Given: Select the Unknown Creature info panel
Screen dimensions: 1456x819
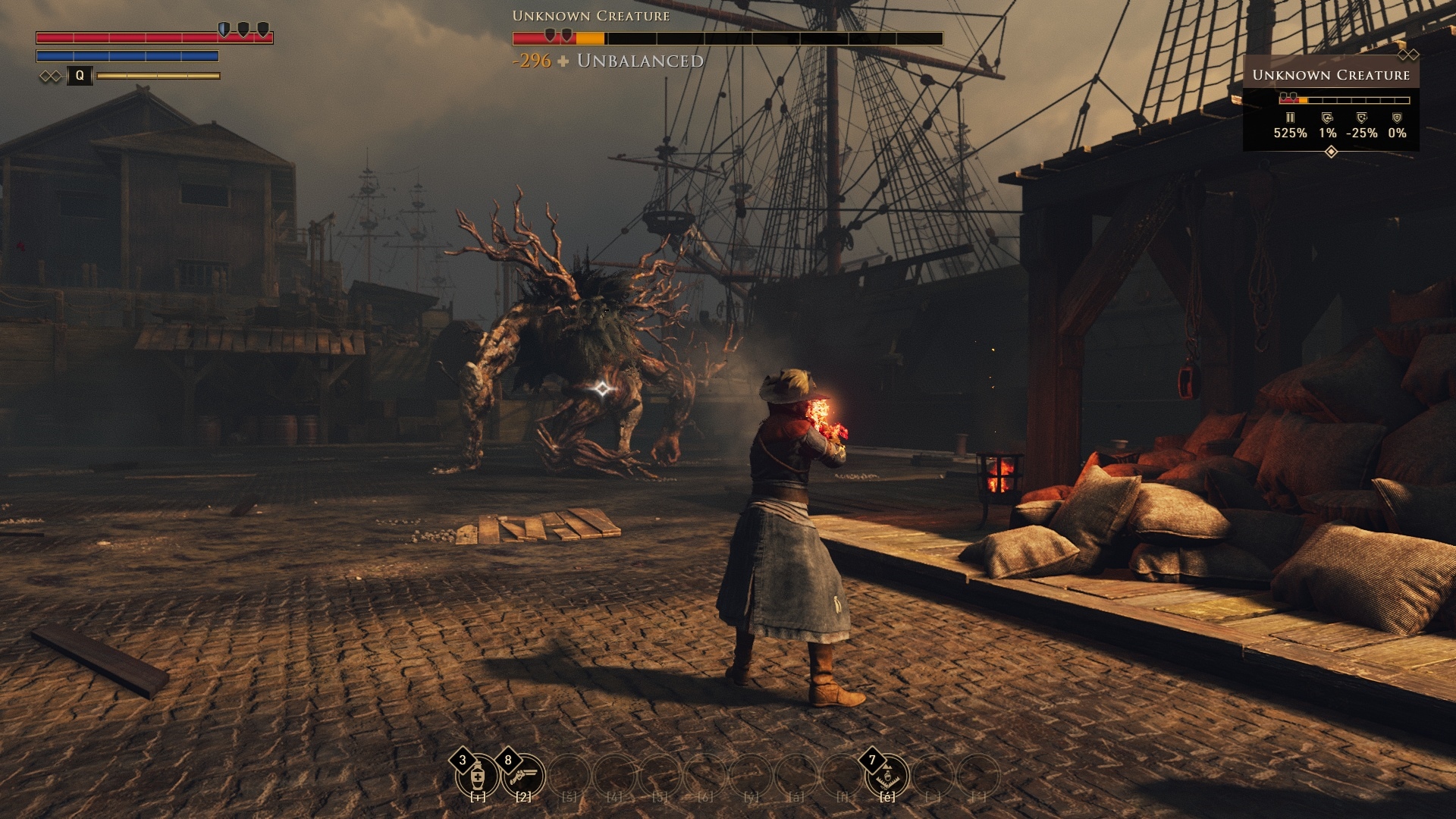Looking at the screenshot, I should pyautogui.click(x=1331, y=103).
